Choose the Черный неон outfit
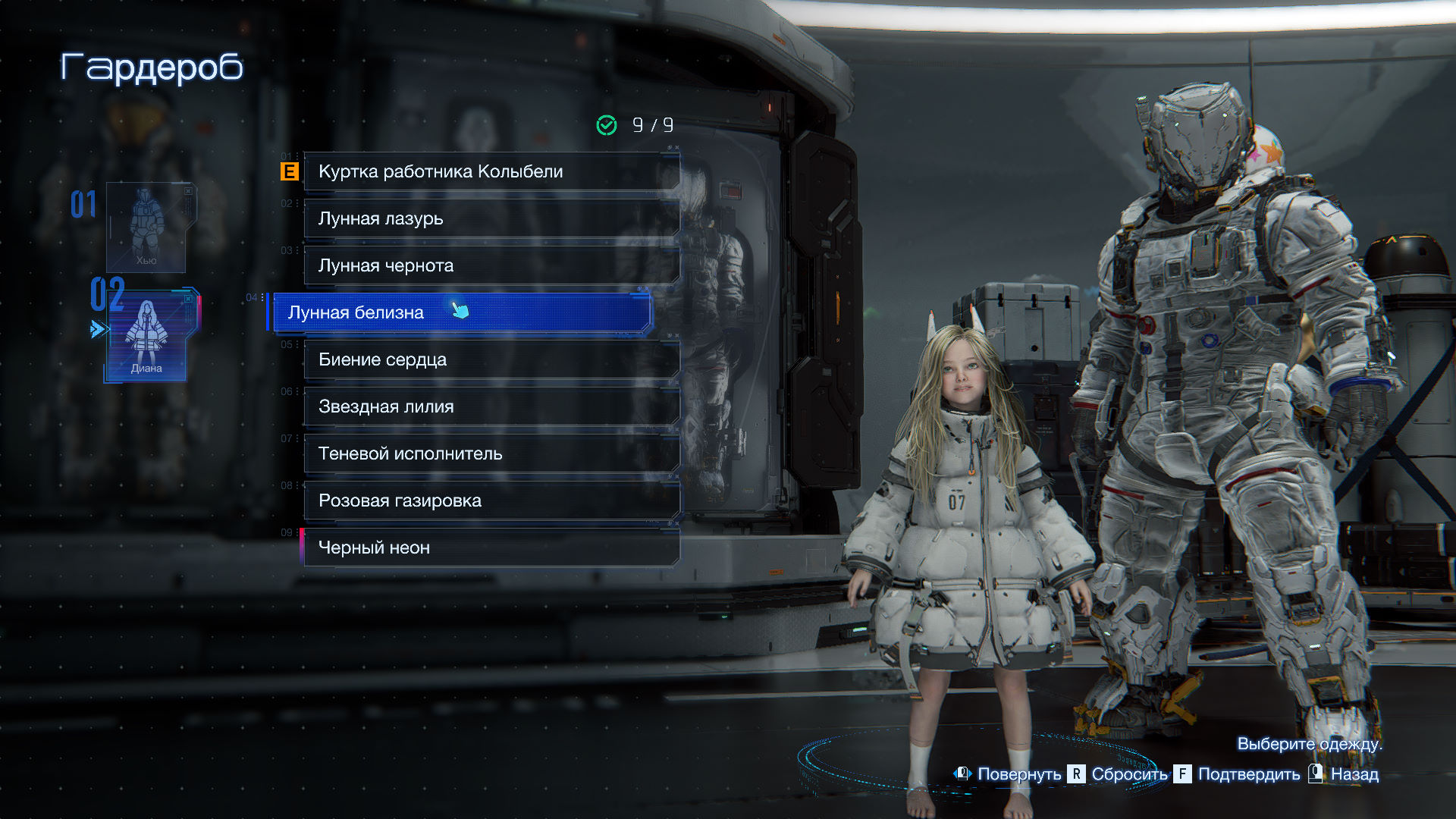 [x=491, y=548]
